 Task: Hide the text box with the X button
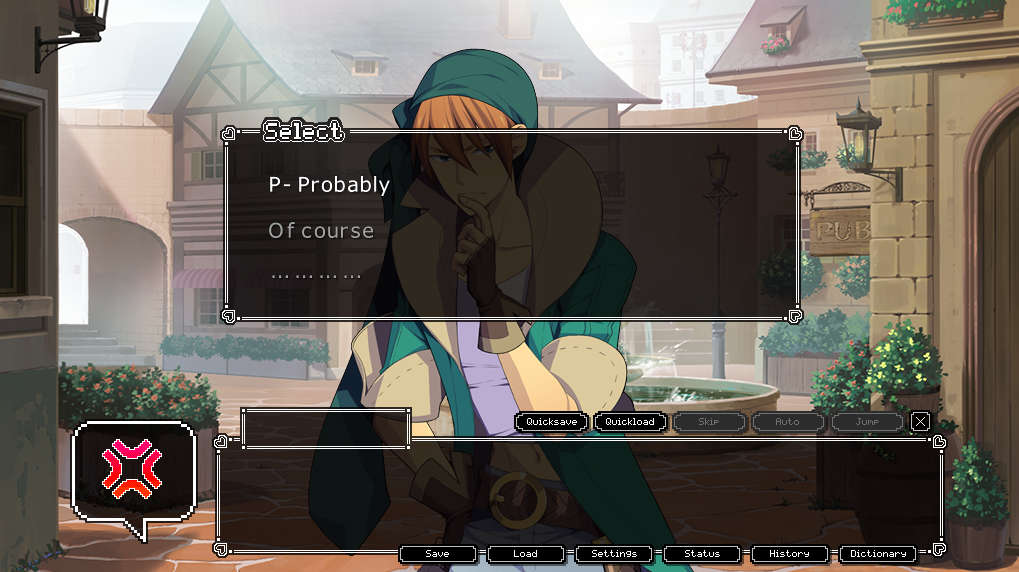[x=920, y=422]
